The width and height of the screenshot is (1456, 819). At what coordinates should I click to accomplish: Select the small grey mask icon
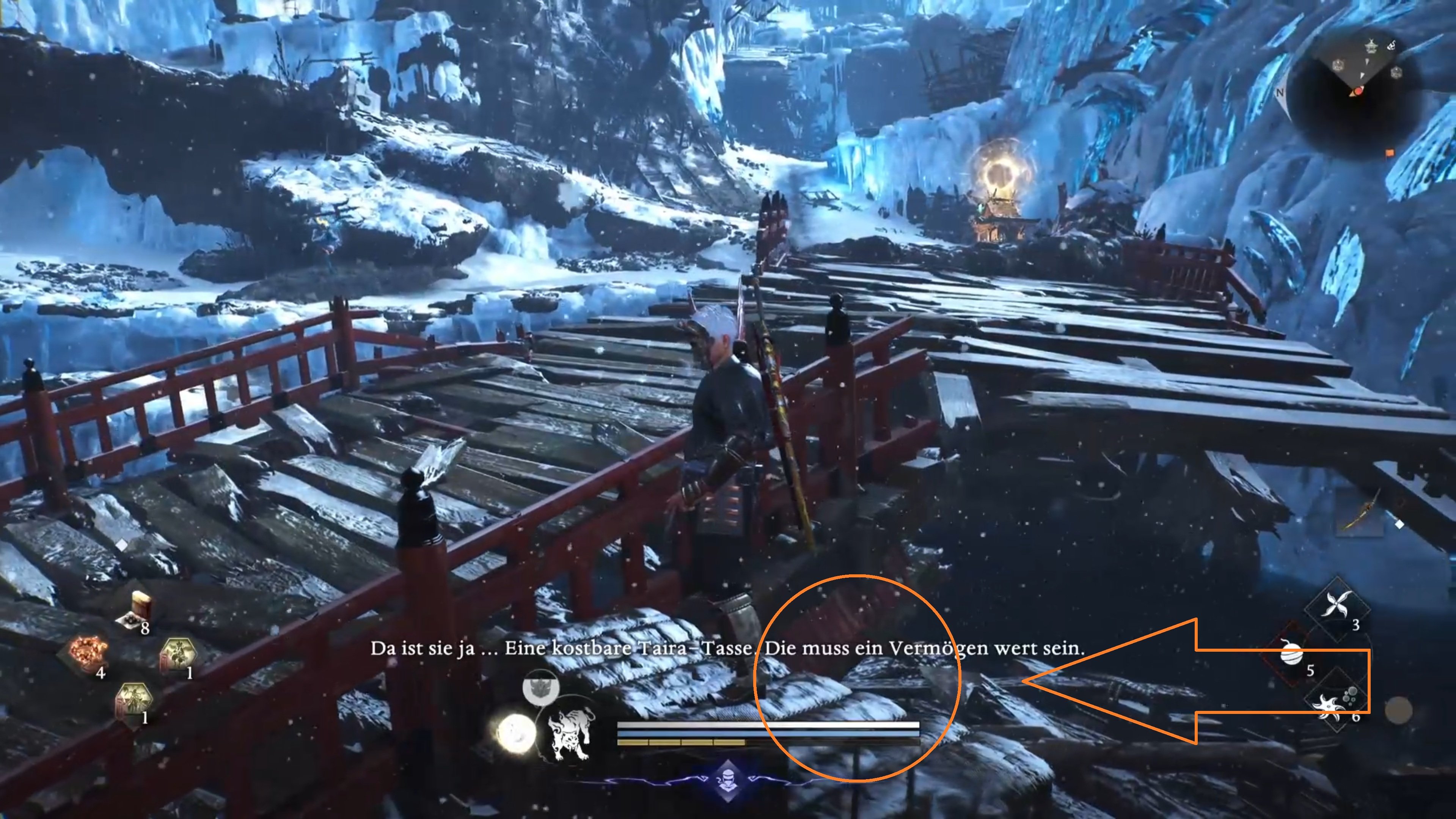point(540,687)
